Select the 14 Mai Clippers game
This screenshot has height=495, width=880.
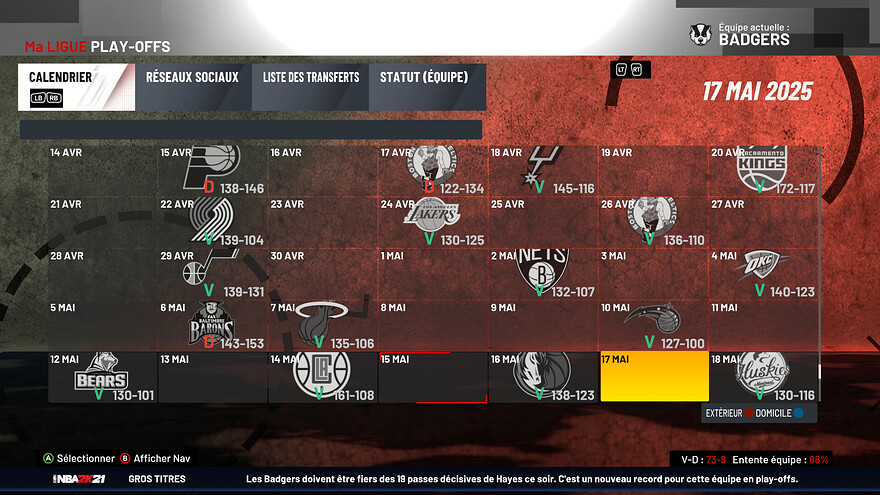323,376
